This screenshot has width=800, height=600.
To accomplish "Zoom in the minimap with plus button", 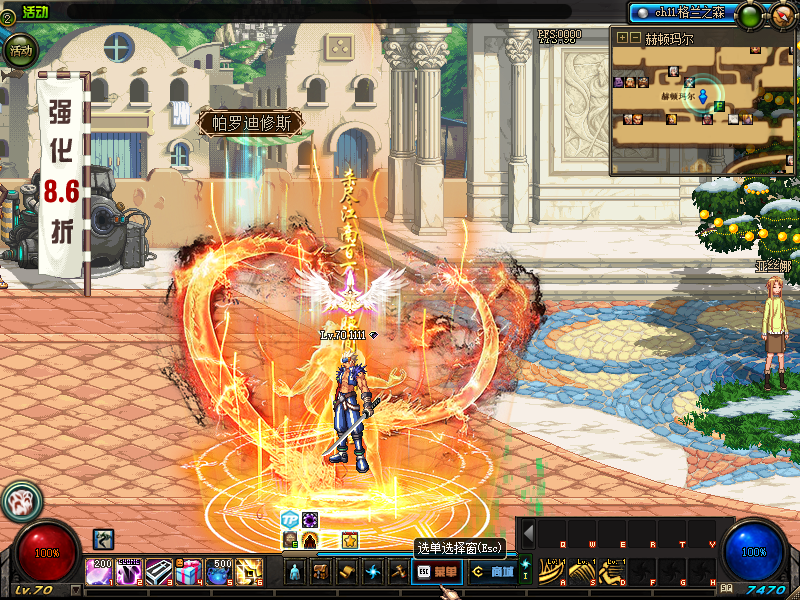I will [622, 38].
